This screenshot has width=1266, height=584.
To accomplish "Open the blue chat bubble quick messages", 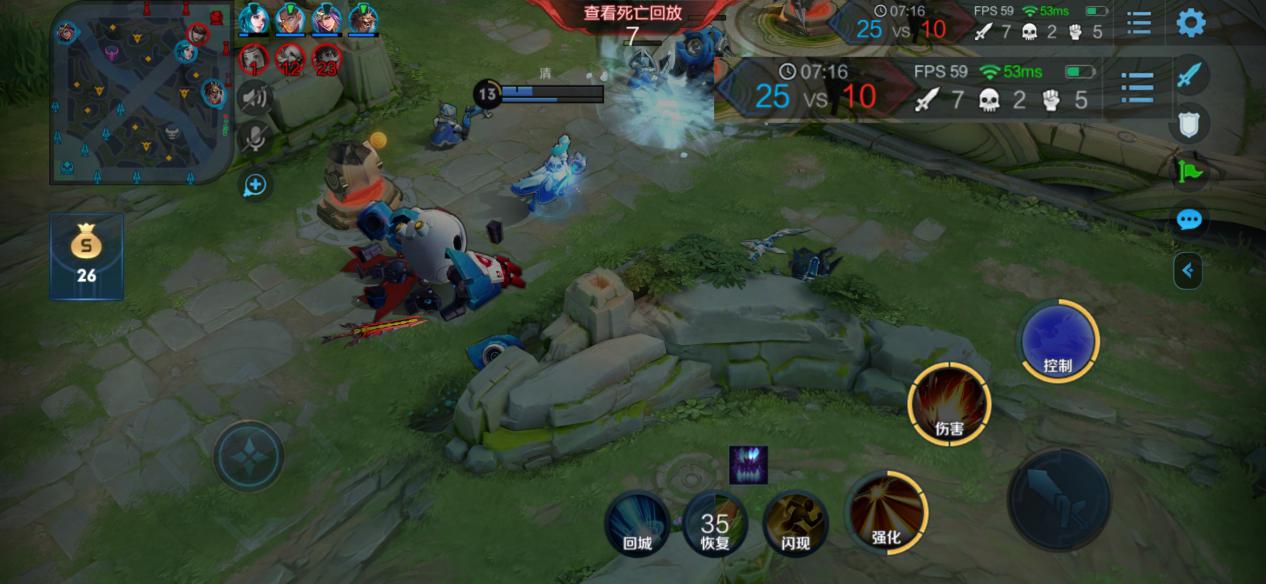I will click(1189, 220).
